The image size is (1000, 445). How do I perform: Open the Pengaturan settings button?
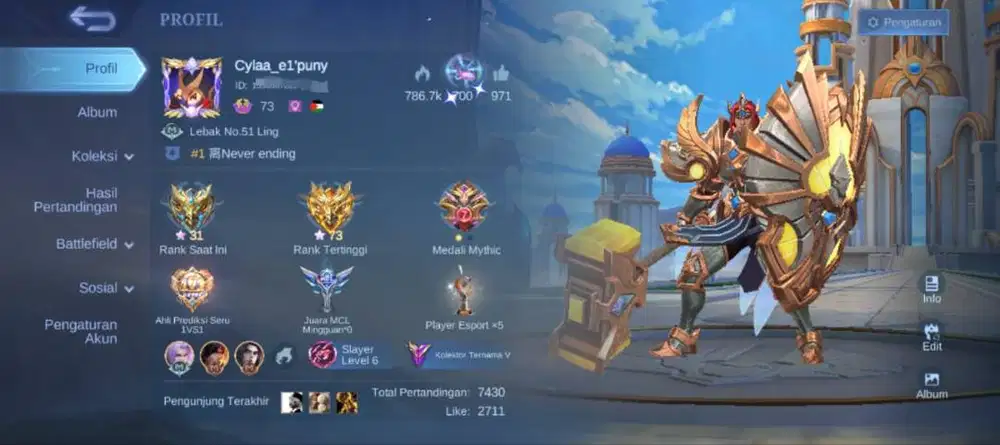[903, 22]
